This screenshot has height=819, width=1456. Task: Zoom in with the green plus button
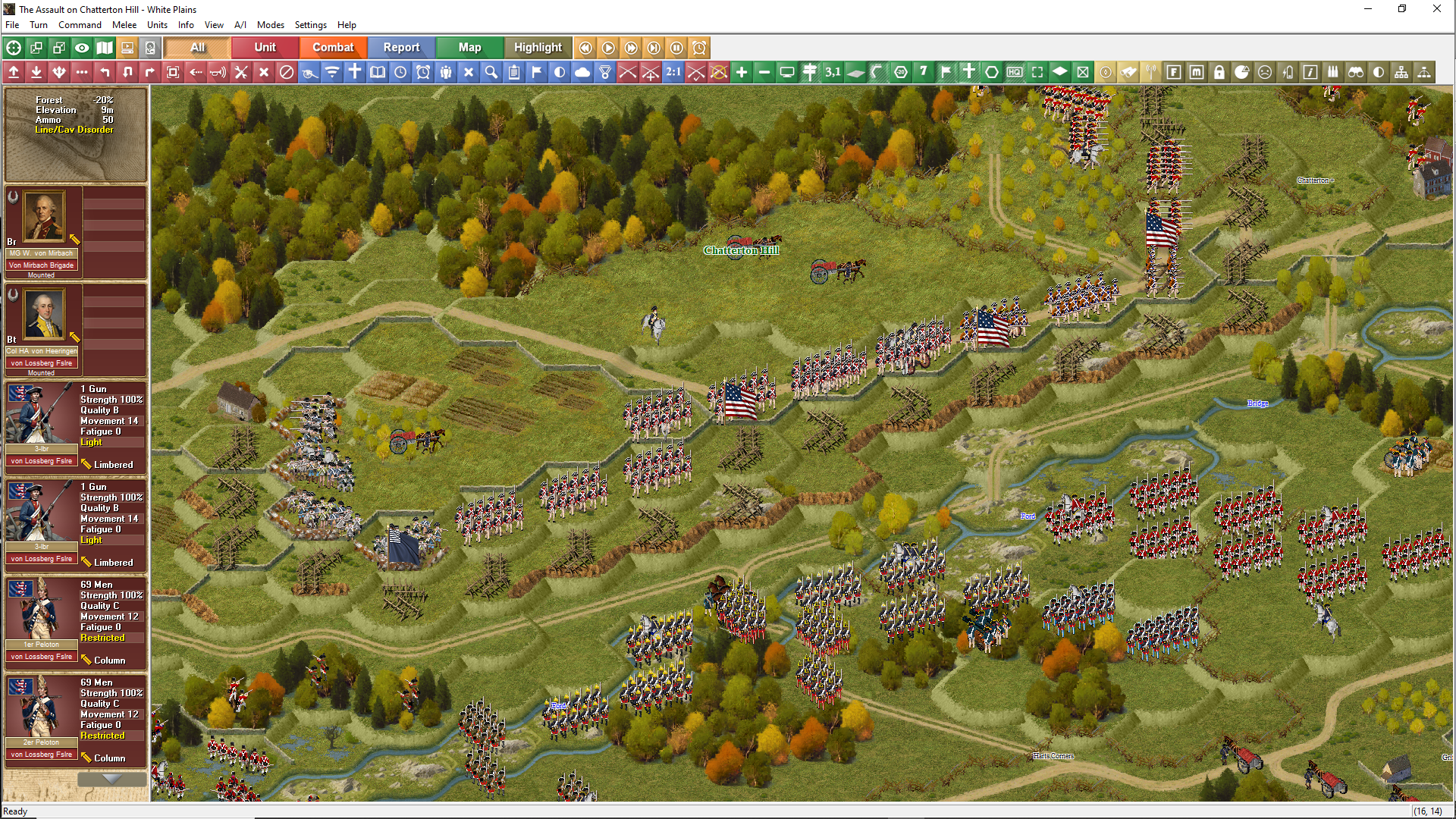pos(742,72)
